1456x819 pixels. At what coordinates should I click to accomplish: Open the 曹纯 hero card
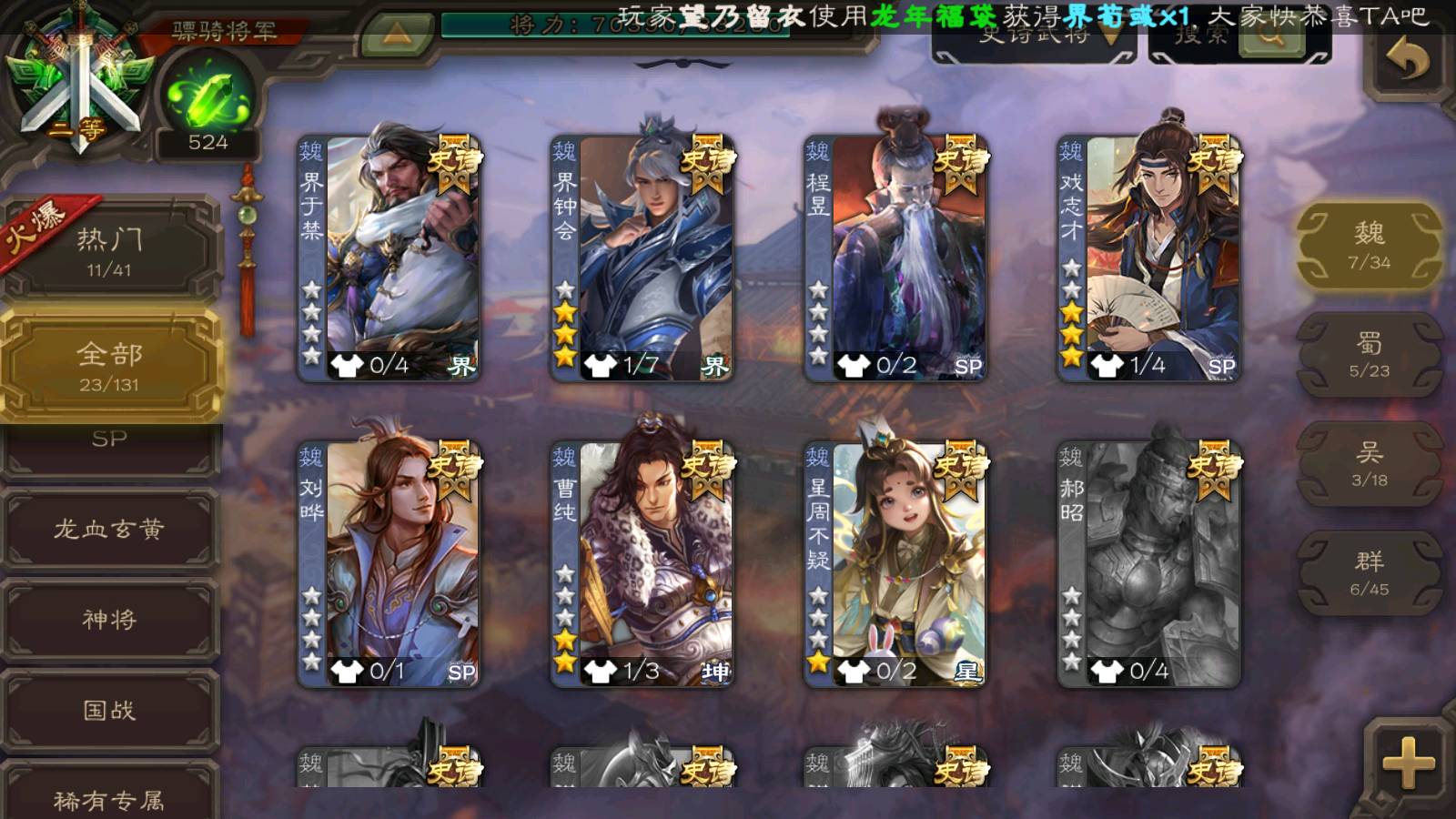pos(642,564)
